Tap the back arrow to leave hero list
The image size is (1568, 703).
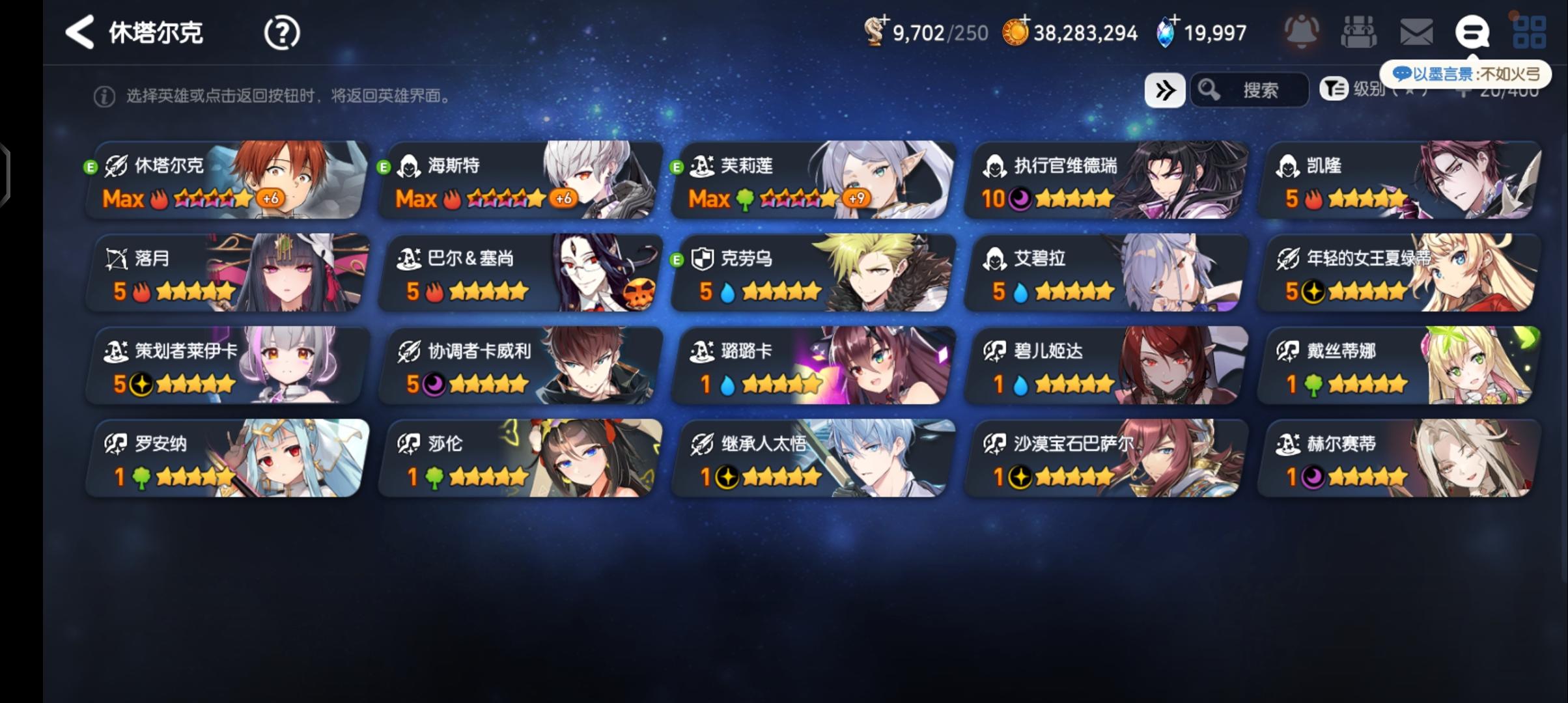coord(78,32)
